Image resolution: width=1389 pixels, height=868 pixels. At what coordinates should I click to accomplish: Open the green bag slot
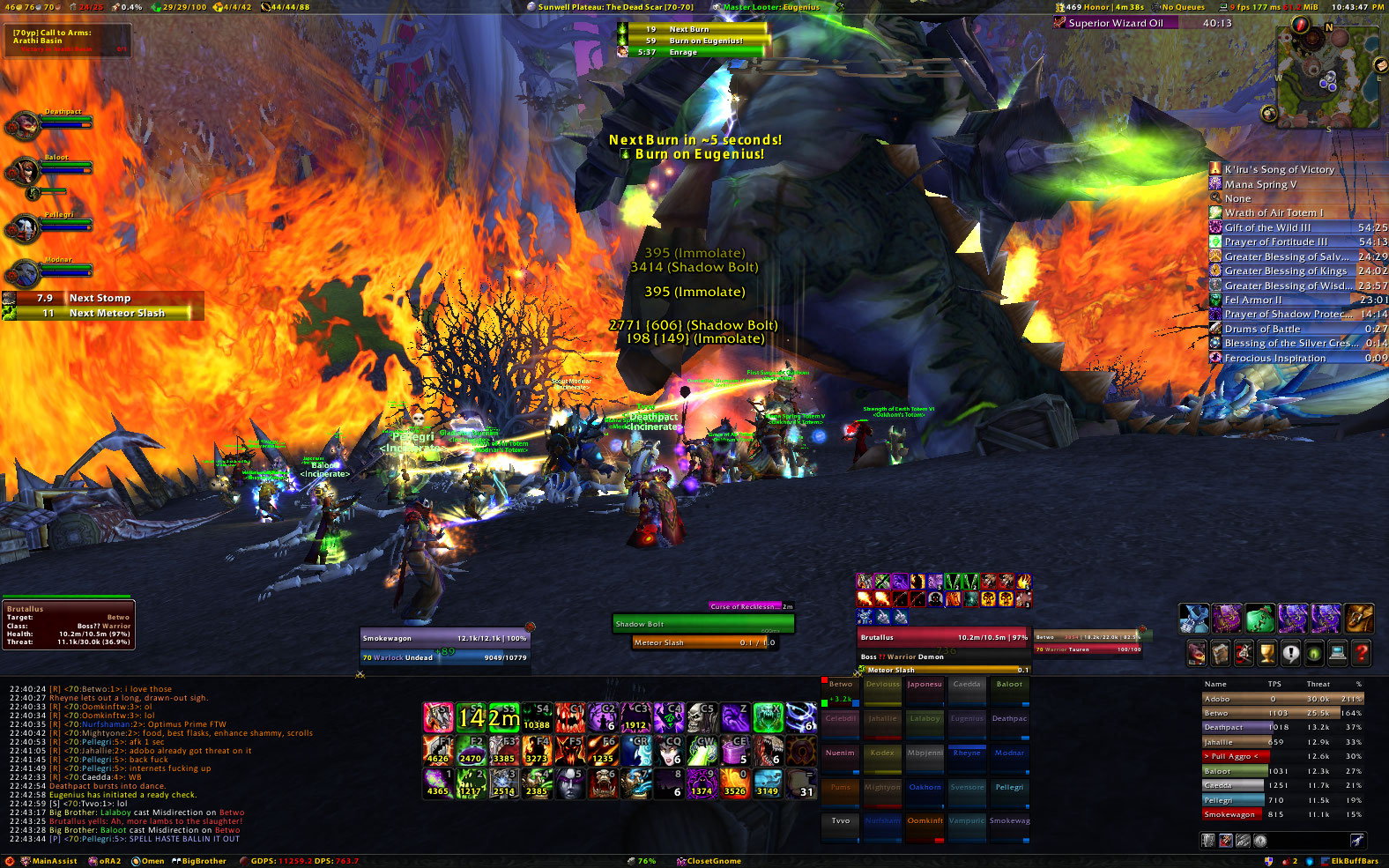tap(1259, 618)
